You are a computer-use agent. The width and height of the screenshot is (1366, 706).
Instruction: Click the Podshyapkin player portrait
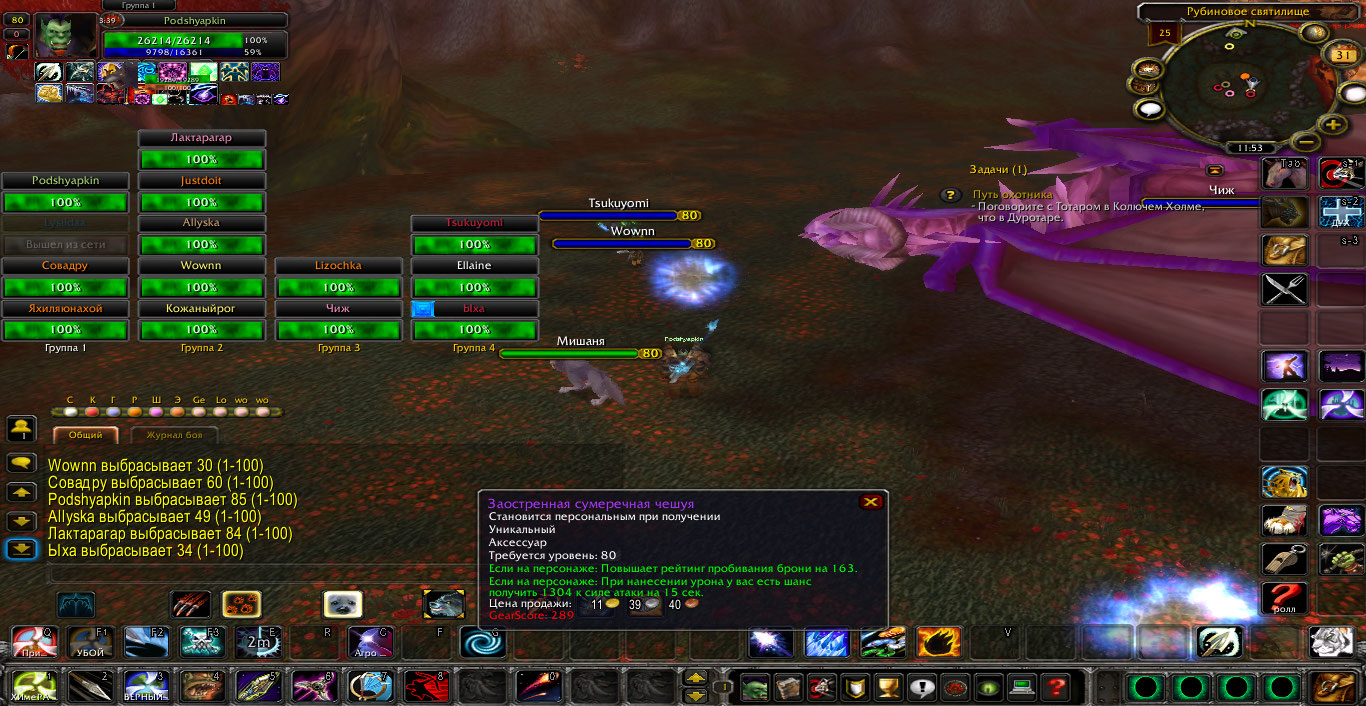[67, 37]
